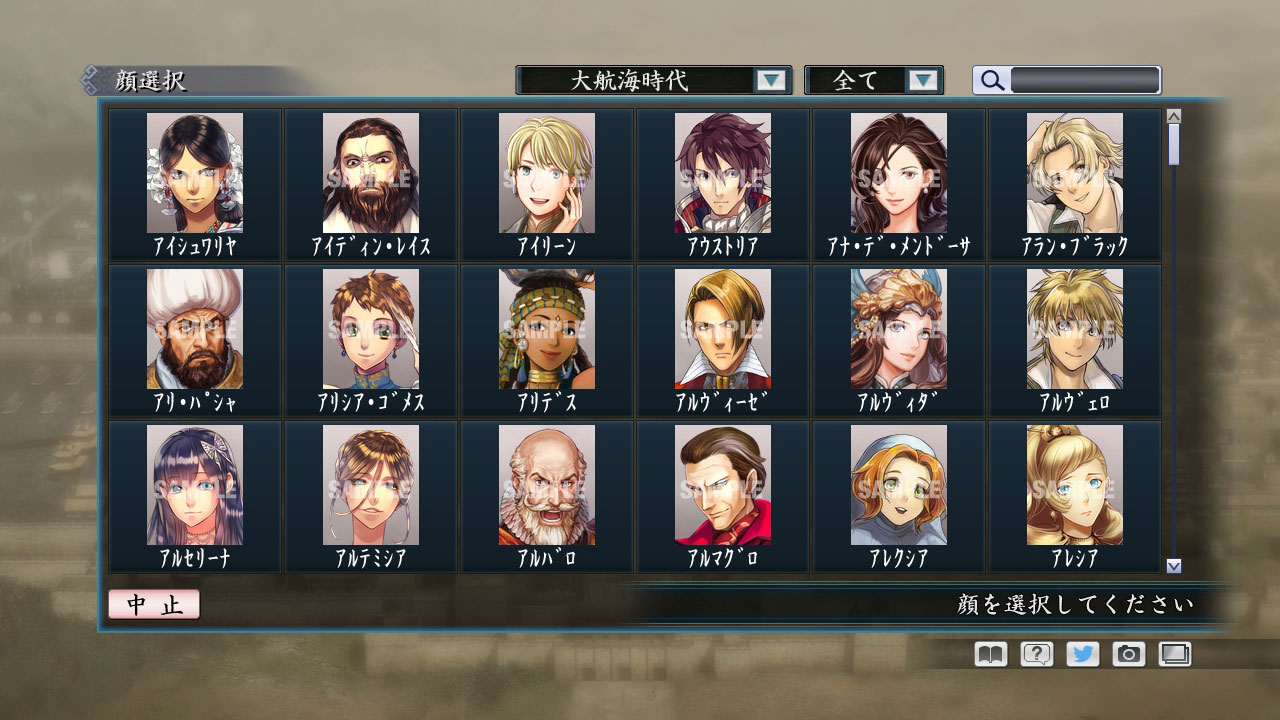This screenshot has width=1280, height=720.
Task: Select the アルヴィーゼ portrait
Action: (x=722, y=330)
